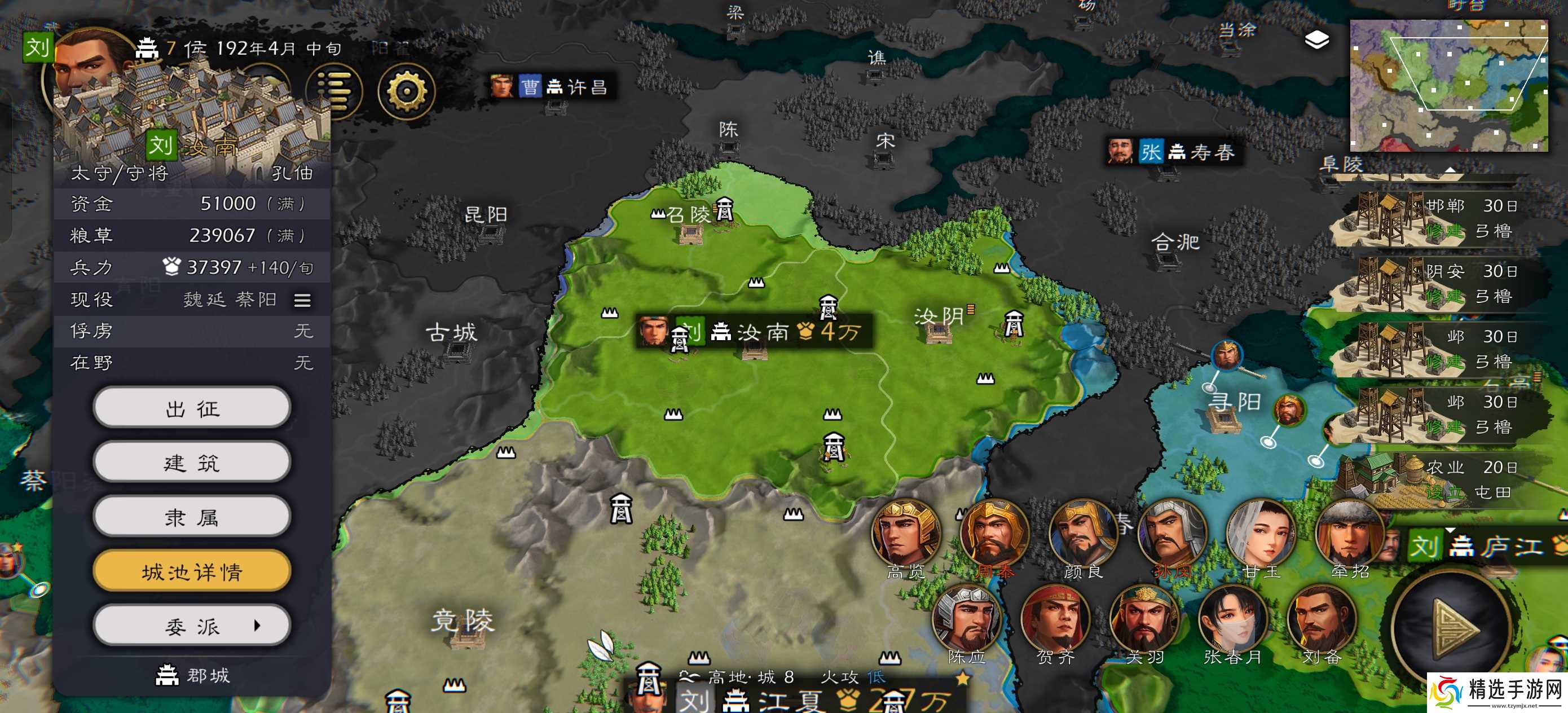Expand the 委派 delegate option
The height and width of the screenshot is (713, 1568).
[x=192, y=626]
